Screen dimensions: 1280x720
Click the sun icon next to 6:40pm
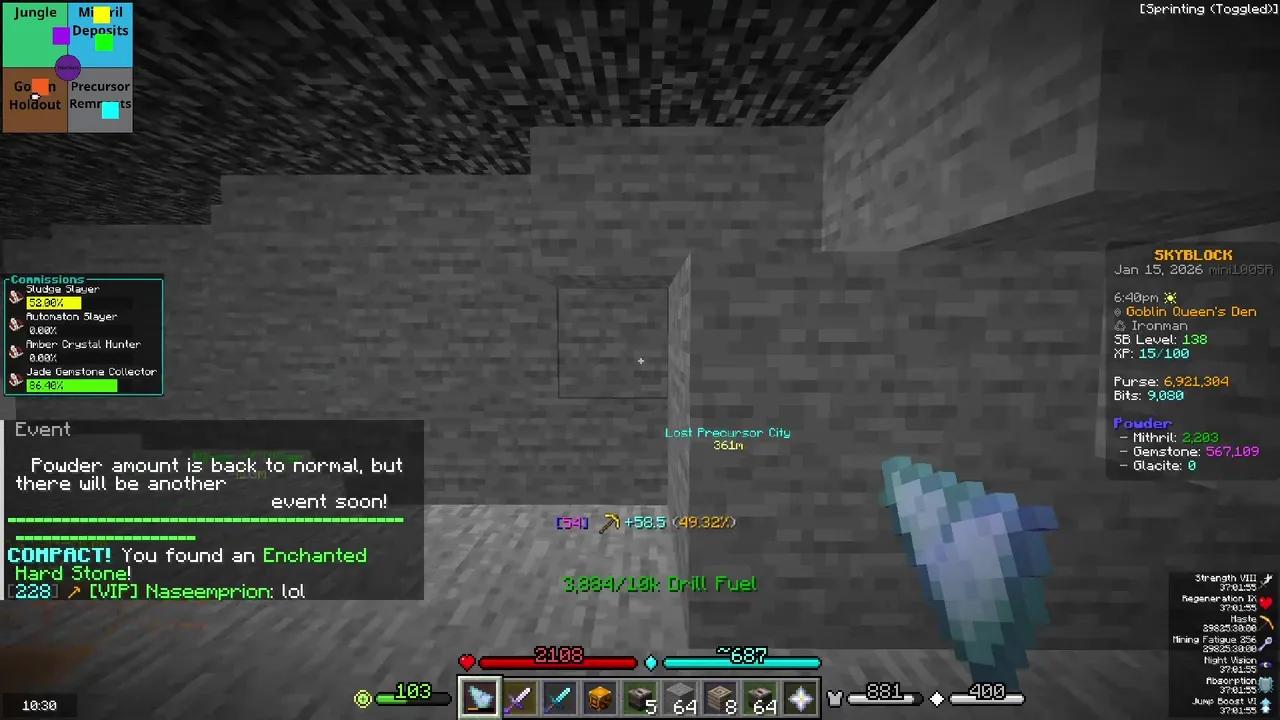pyautogui.click(x=1170, y=297)
